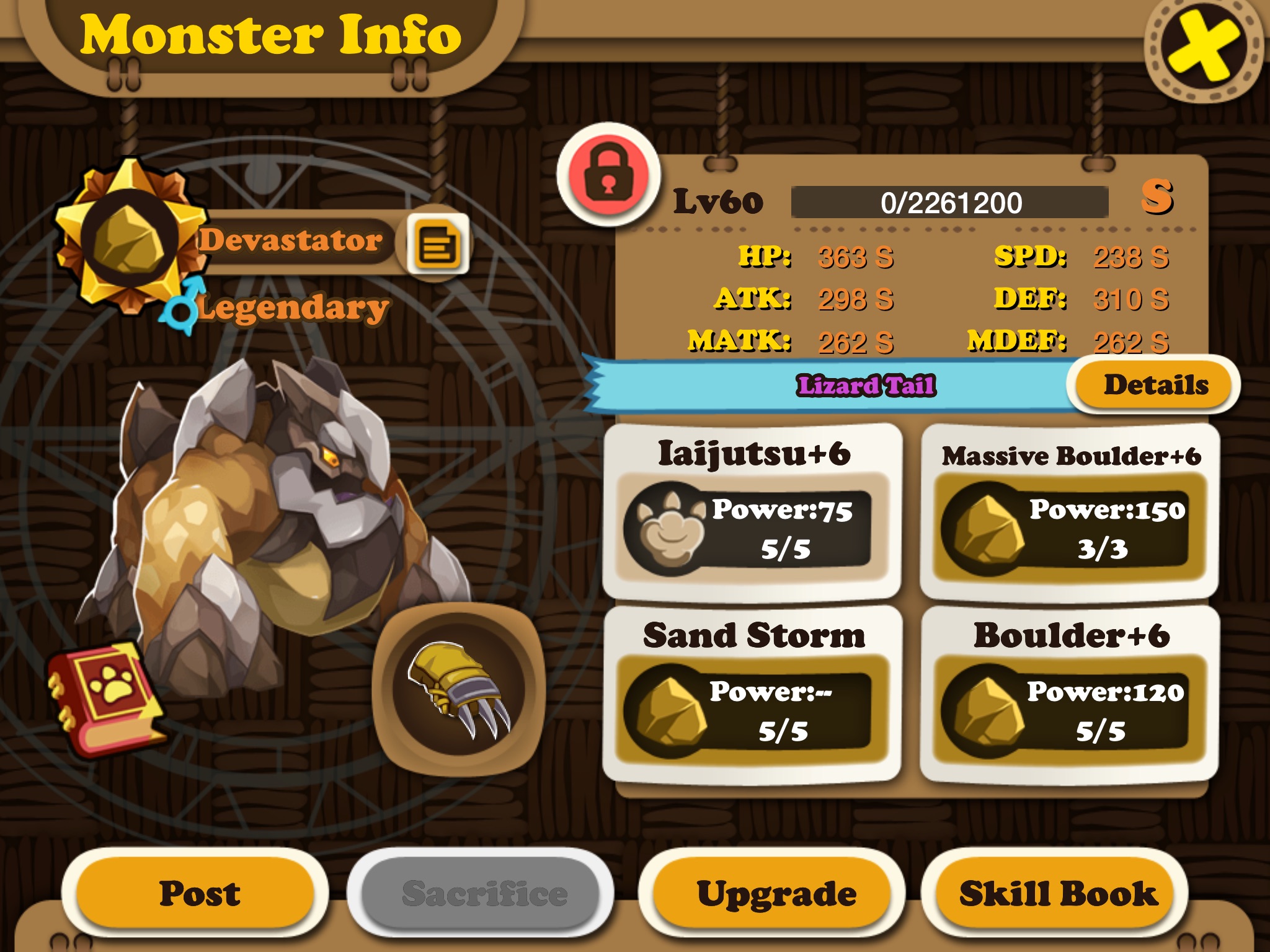Choose the Sand Storm skill card

point(752,694)
